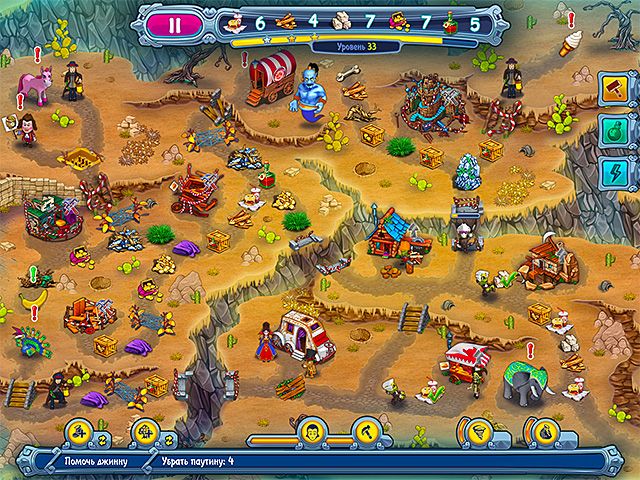Select the worker face icon in bottom bar
This screenshot has height=480, width=640.
(x=311, y=432)
